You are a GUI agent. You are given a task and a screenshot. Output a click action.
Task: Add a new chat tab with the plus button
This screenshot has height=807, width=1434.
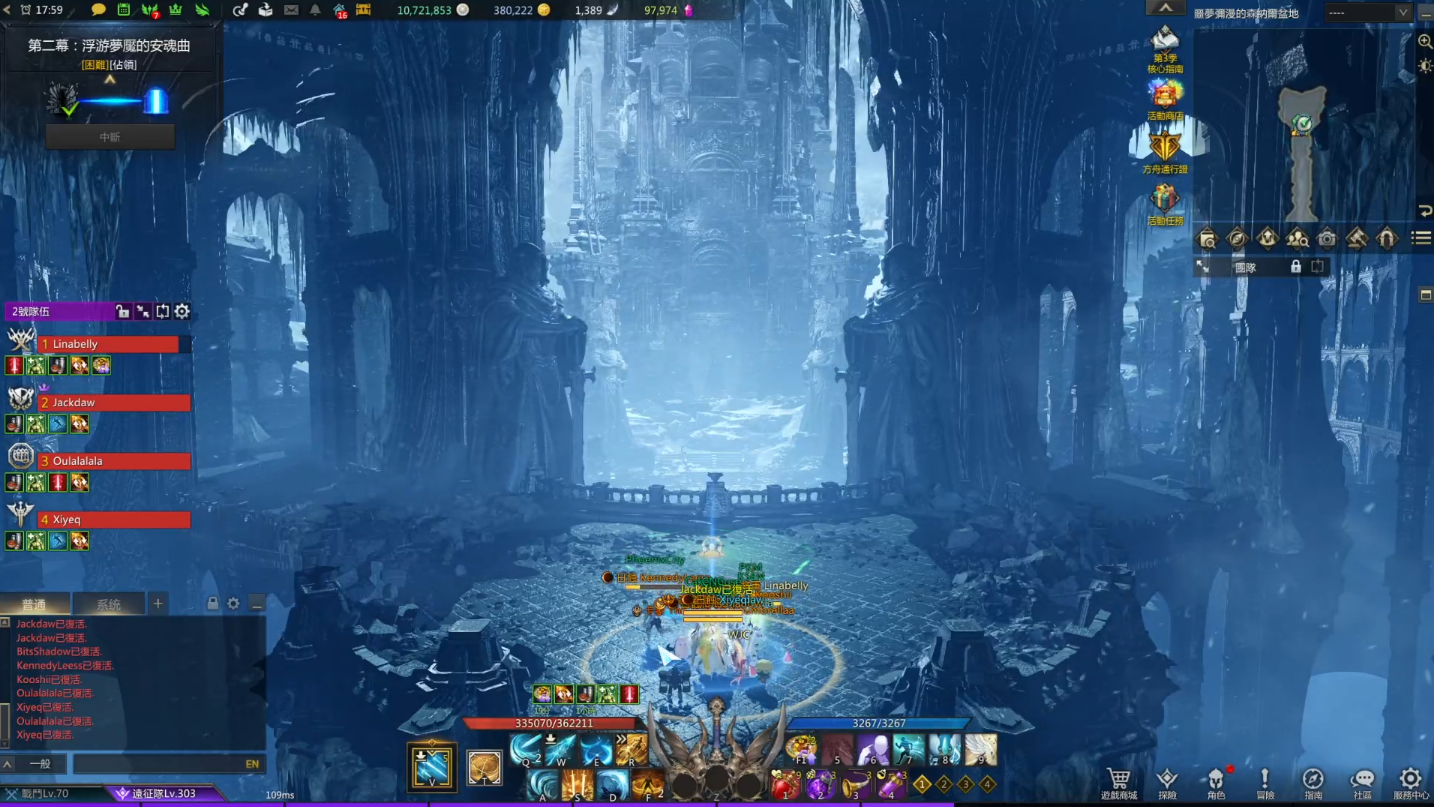158,603
